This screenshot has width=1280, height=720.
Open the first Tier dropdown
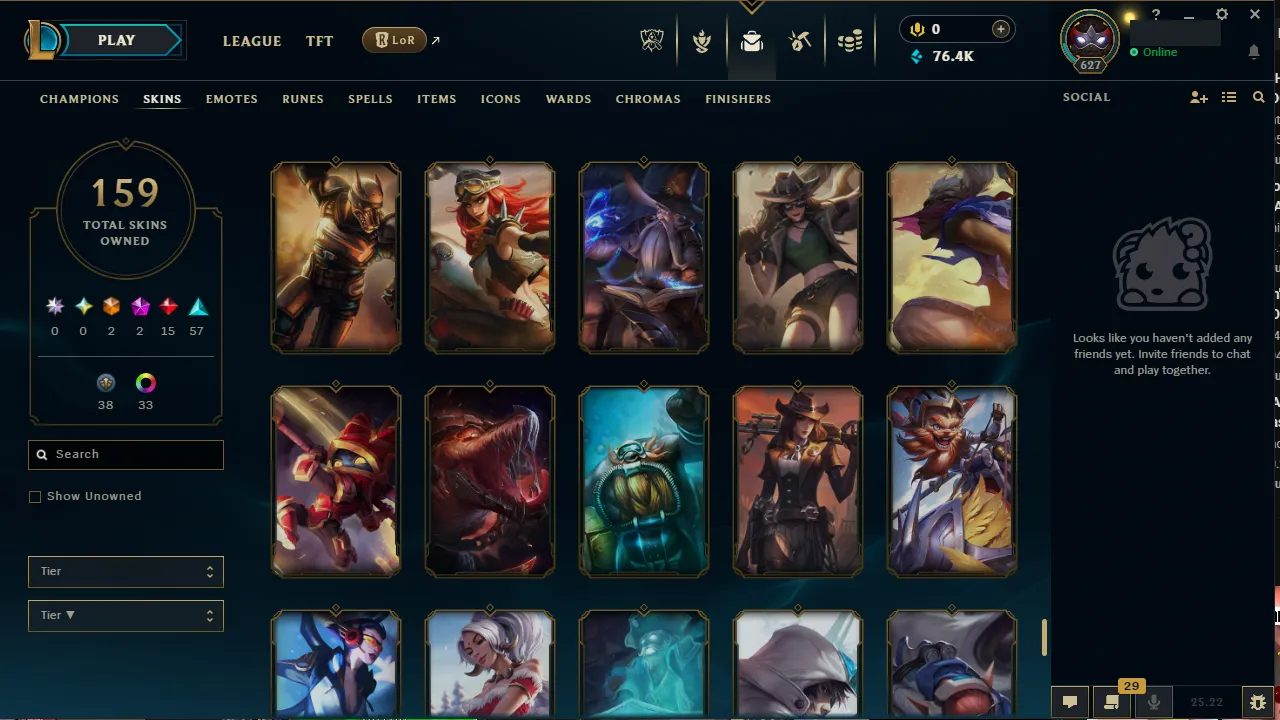pos(125,571)
